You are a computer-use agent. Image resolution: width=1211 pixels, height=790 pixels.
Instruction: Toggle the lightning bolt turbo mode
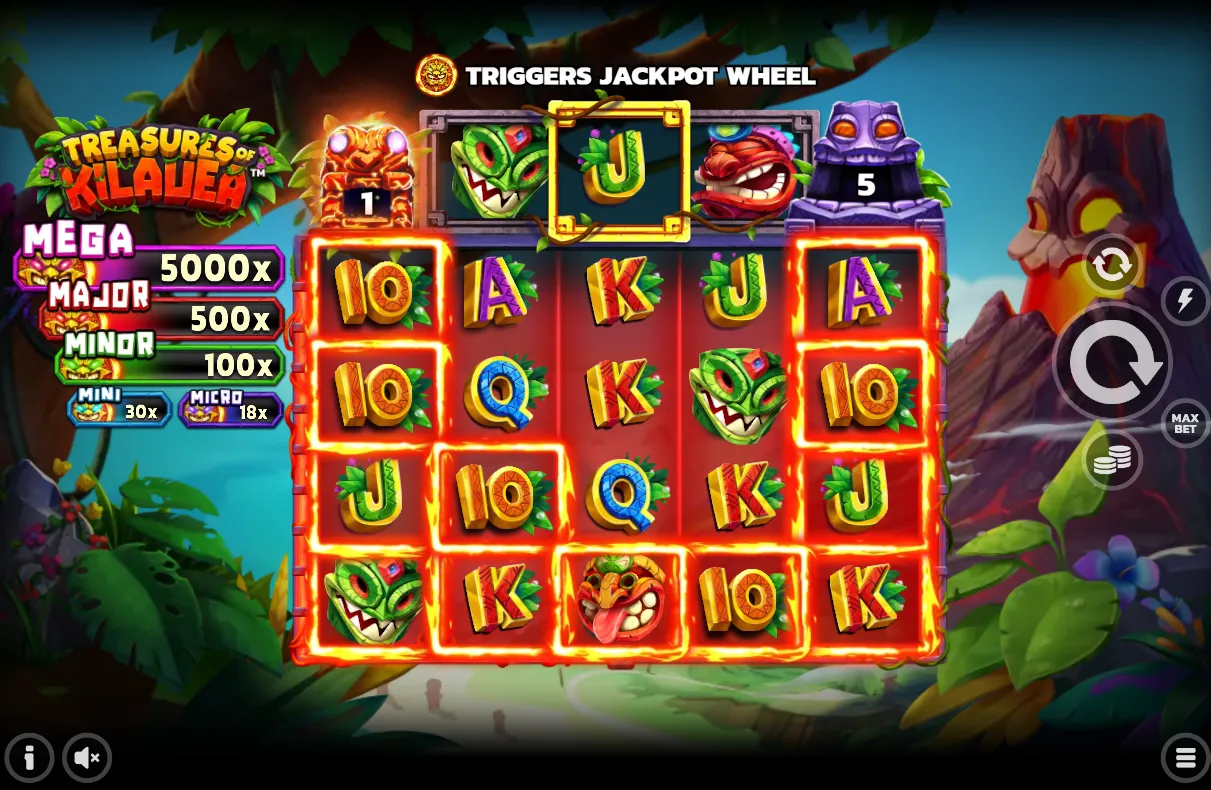click(x=1184, y=300)
